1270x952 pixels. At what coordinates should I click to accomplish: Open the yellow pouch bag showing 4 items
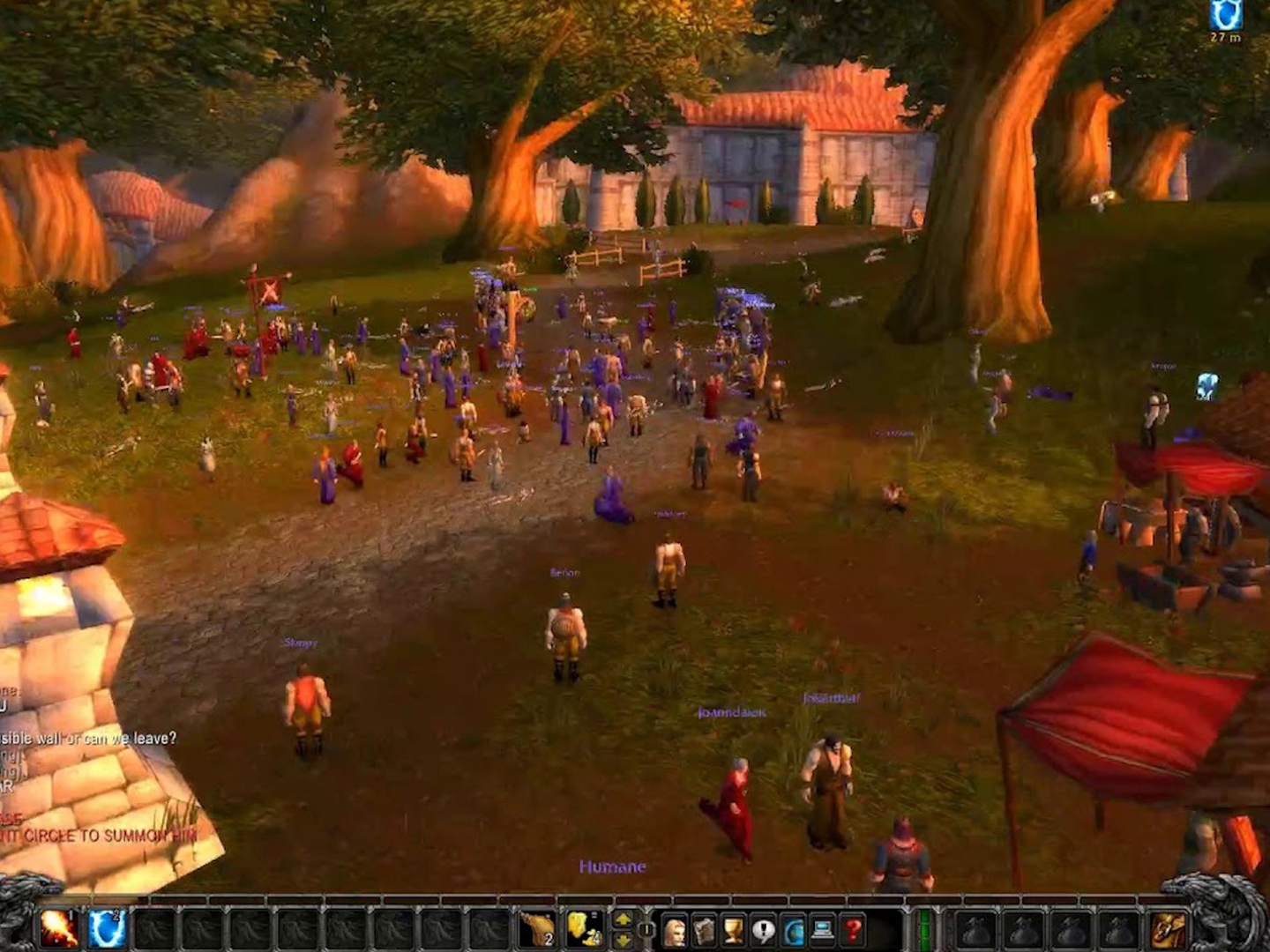[x=583, y=930]
